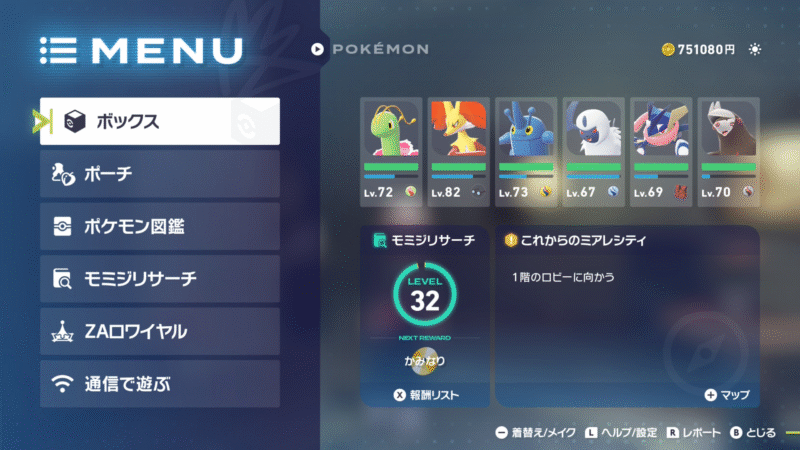Choose the Lv.69 Greninja party card
The image size is (800, 450).
661,149
